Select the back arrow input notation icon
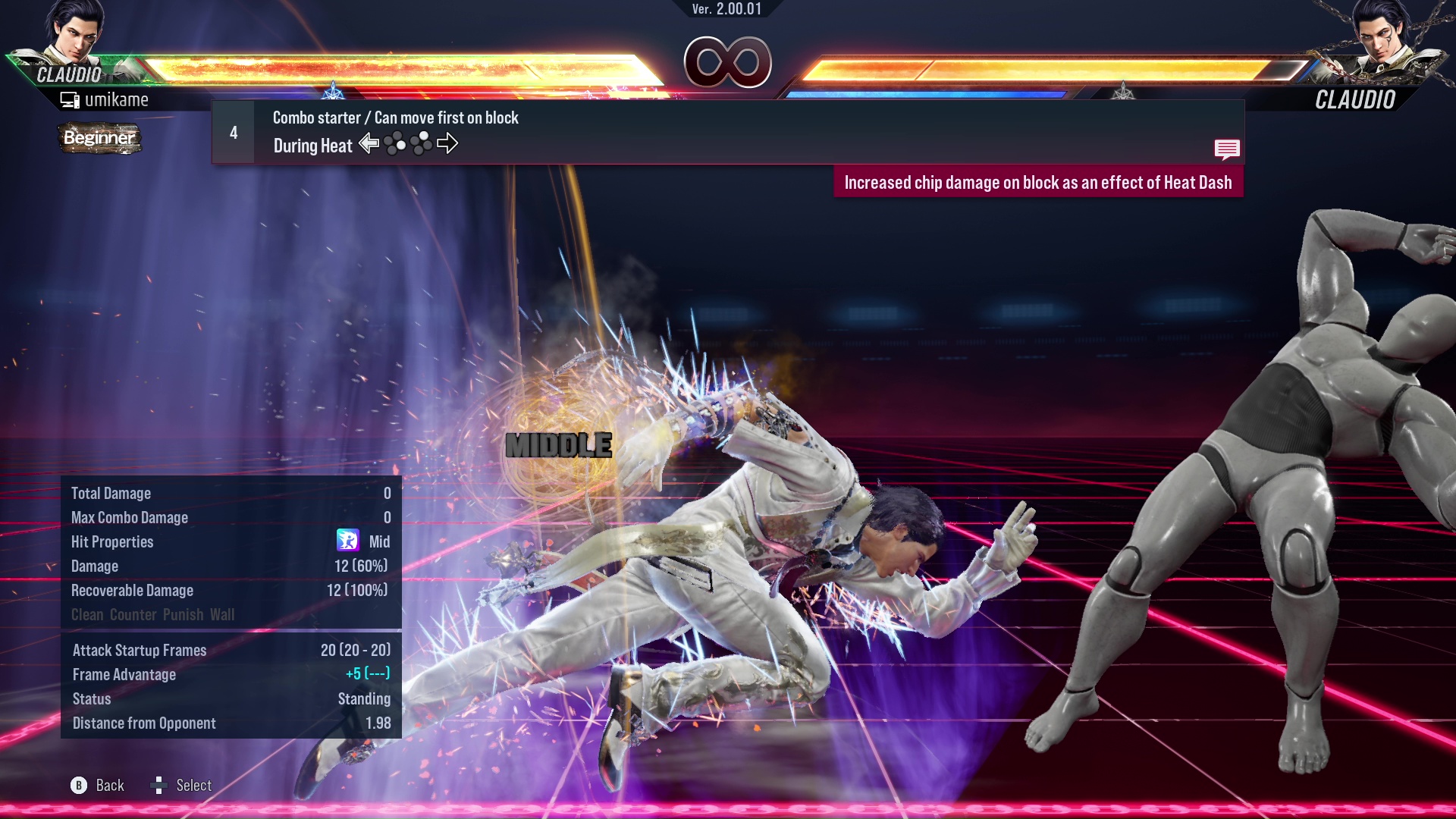This screenshot has height=819, width=1456. coord(370,143)
